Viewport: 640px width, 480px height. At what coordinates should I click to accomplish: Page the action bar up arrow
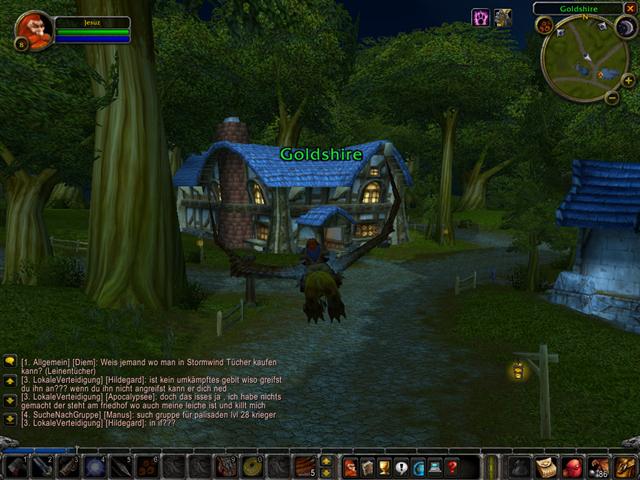tap(326, 461)
